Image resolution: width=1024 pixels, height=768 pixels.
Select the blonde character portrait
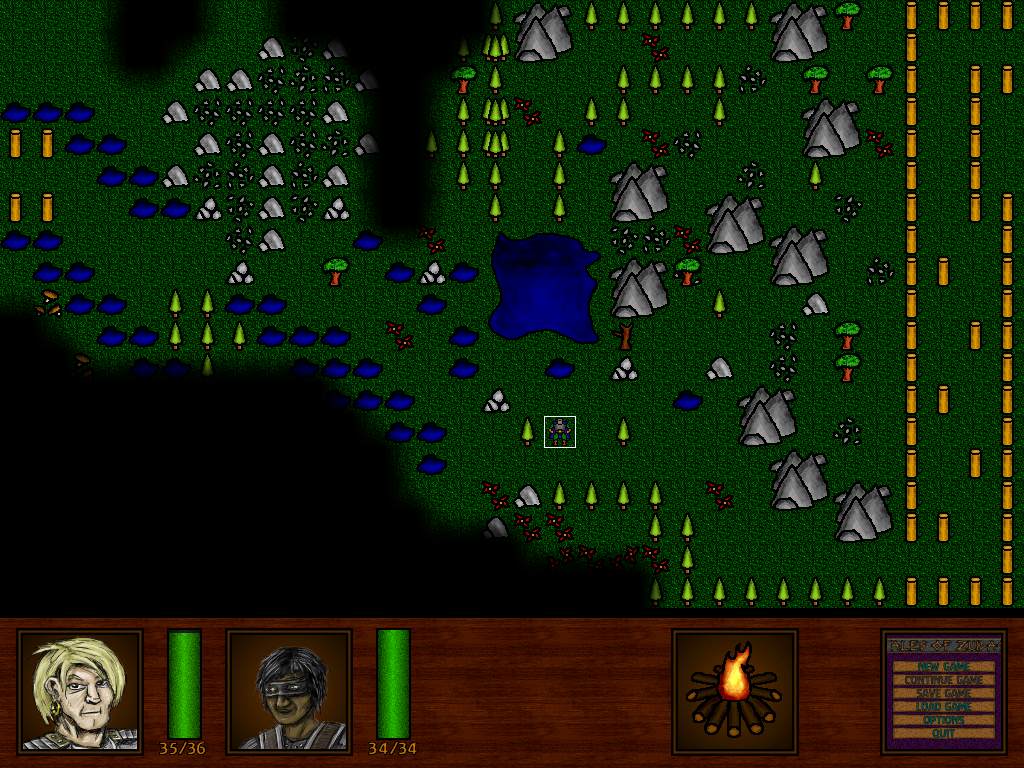point(80,691)
